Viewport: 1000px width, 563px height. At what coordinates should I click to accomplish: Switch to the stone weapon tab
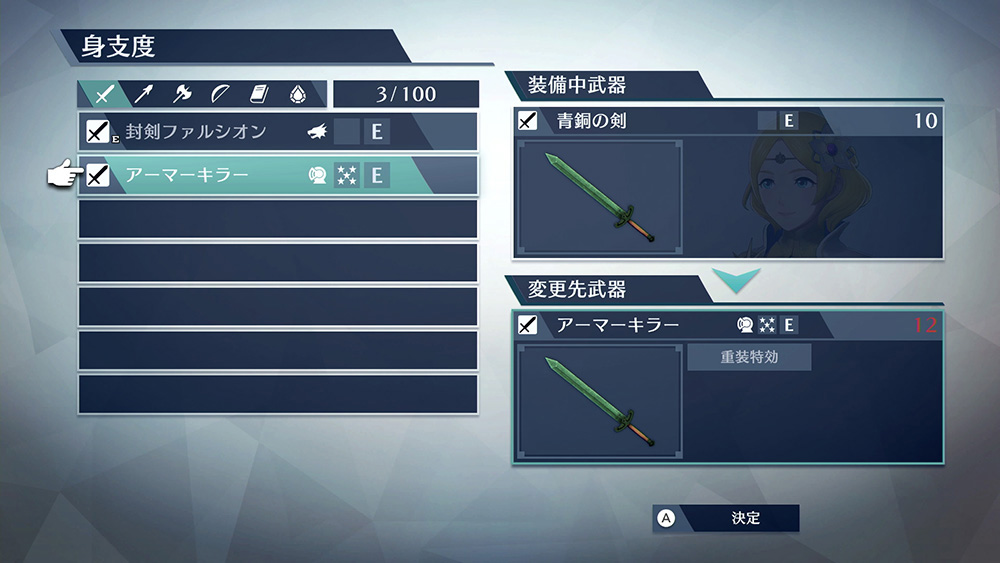(x=297, y=94)
